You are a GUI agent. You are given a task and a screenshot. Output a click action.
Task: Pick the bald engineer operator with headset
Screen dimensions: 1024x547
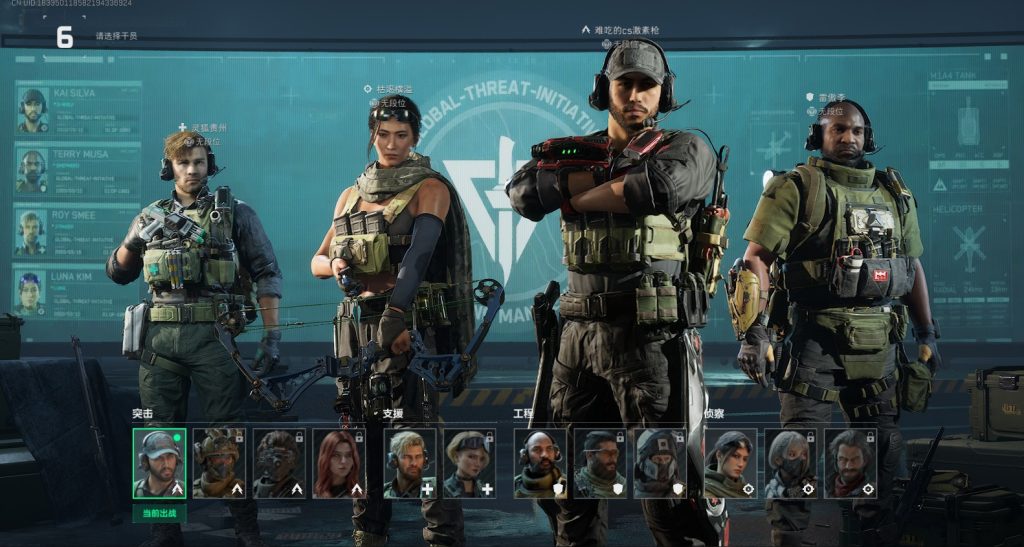[540, 463]
